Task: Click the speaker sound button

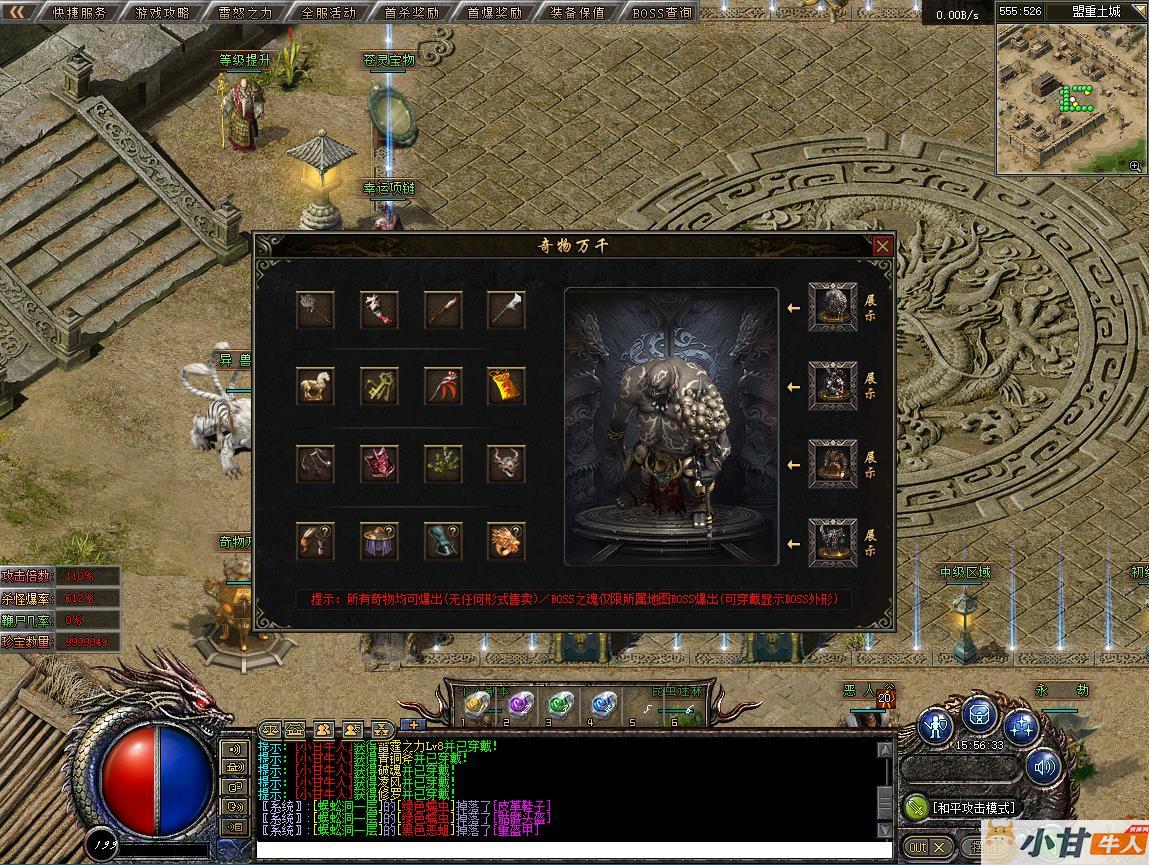Action: 1044,768
